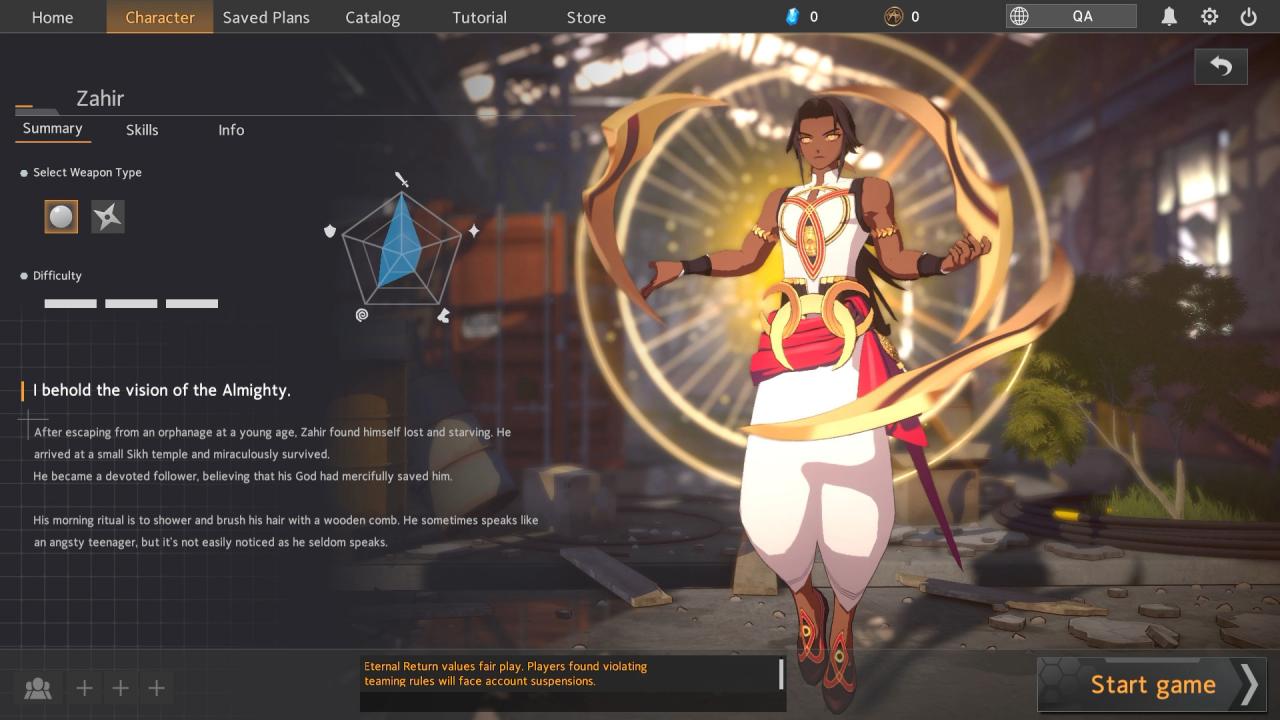1280x720 pixels.
Task: Select the Summary tab
Action: pos(52,129)
